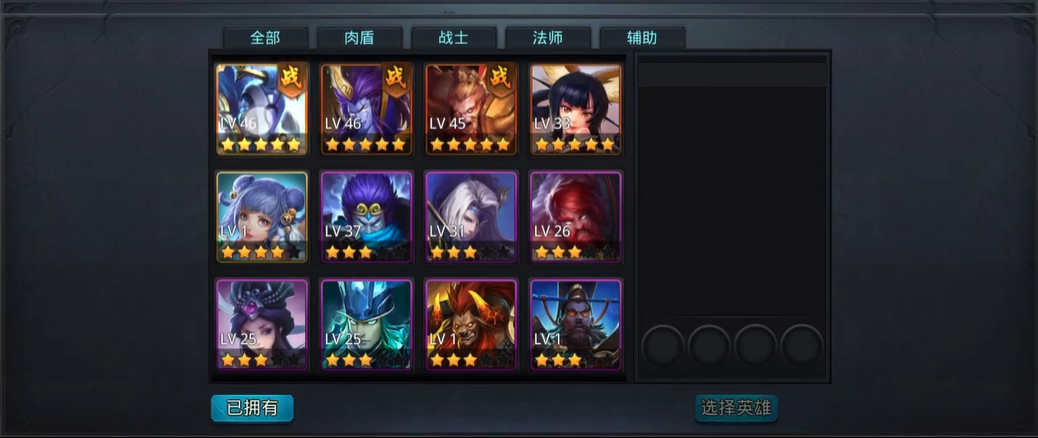The height and width of the screenshot is (438, 1038).
Task: Click the 已拥有 button
Action: point(252,408)
